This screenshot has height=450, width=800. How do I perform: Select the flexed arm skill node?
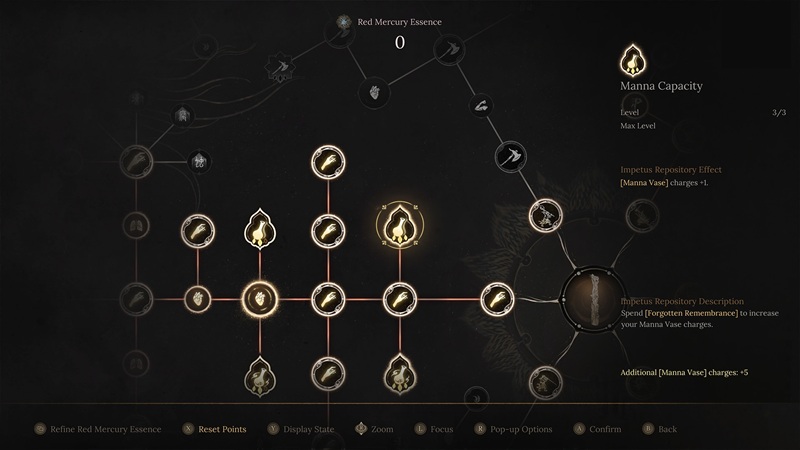click(x=480, y=104)
